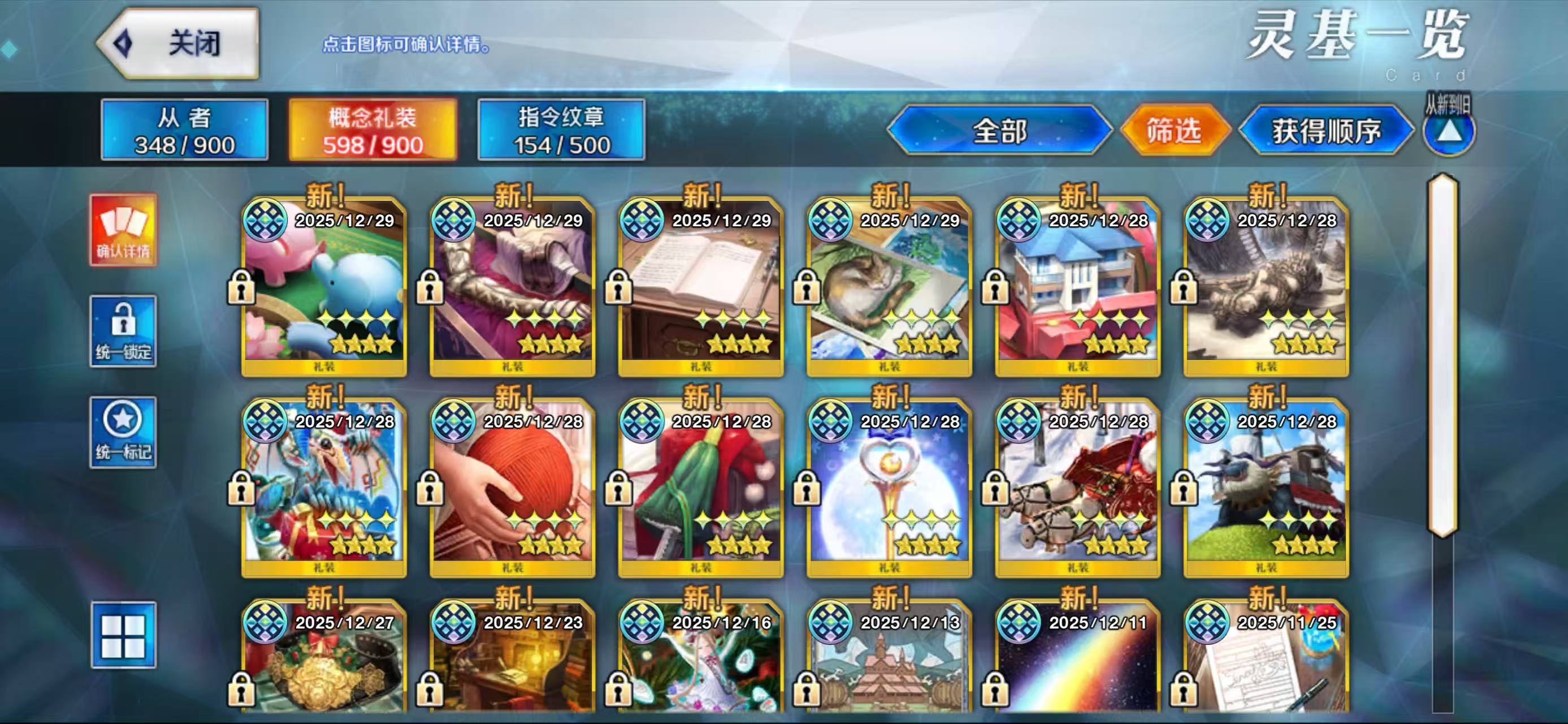Switch to the 从者 servants tab
Screen dimensions: 1568x724
(x=184, y=130)
